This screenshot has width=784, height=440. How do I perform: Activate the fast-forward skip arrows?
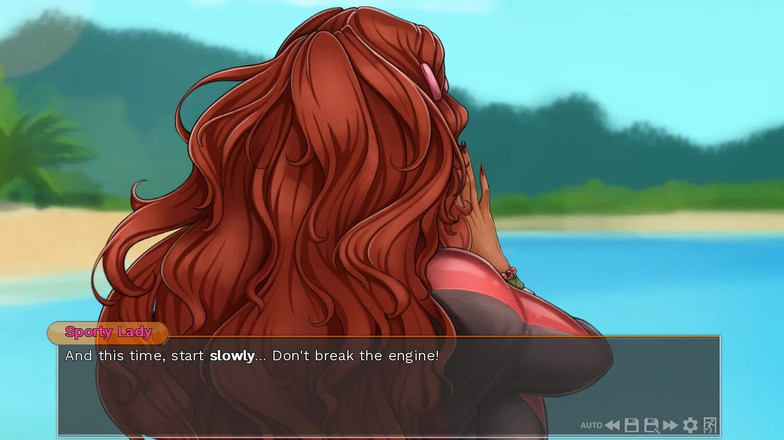(x=670, y=426)
